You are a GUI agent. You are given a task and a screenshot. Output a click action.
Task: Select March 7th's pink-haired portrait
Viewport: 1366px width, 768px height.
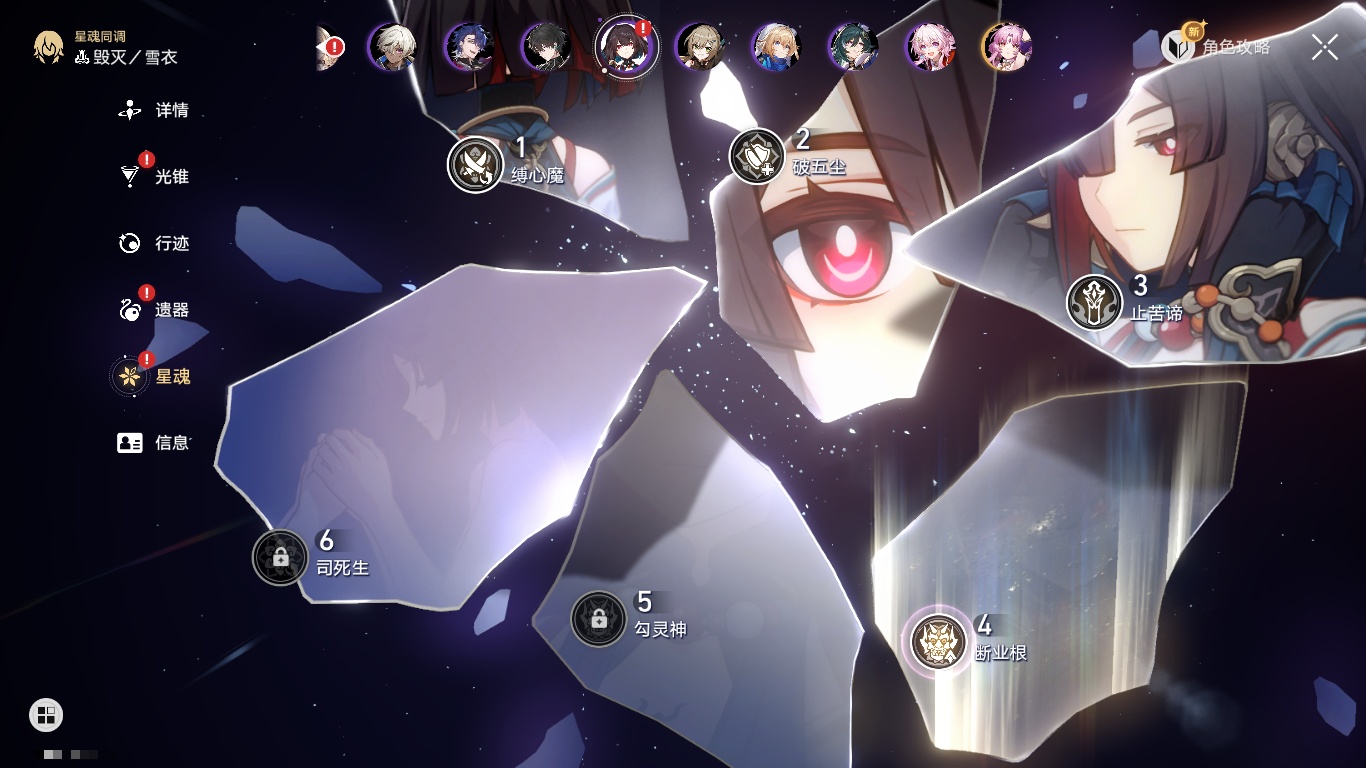[930, 46]
